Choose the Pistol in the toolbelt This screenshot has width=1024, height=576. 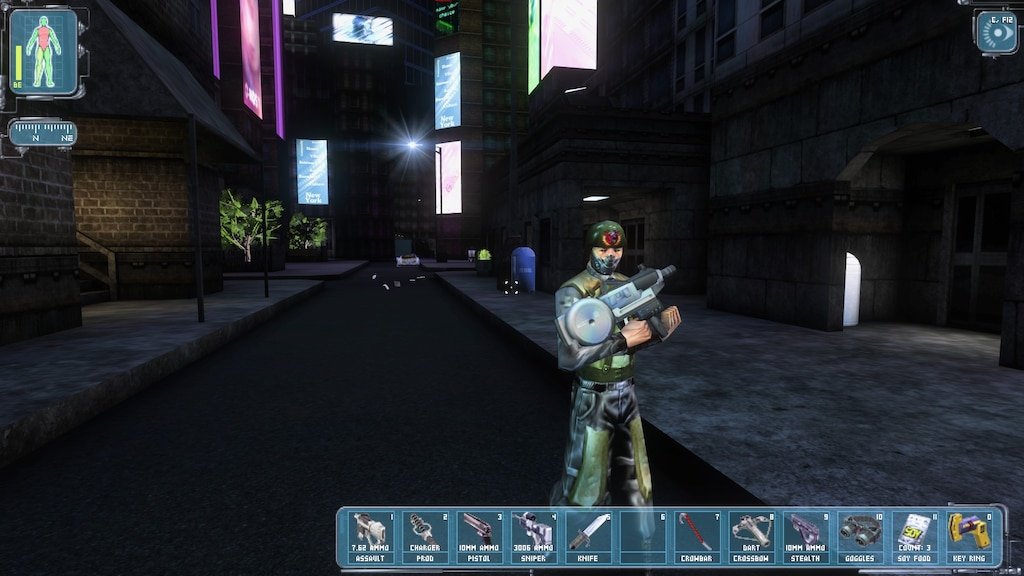[x=478, y=537]
